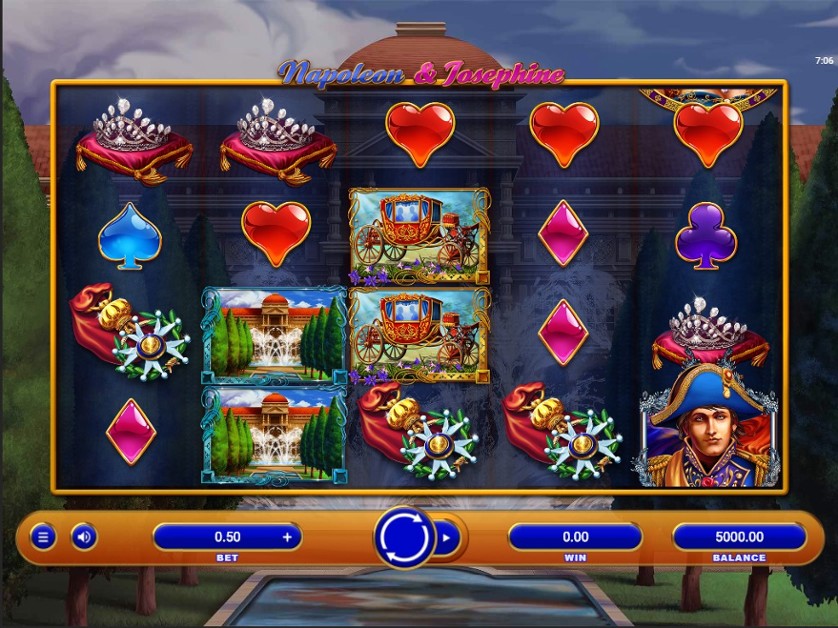Start autoplay with the small play arrow
The image size is (838, 628).
click(x=447, y=537)
